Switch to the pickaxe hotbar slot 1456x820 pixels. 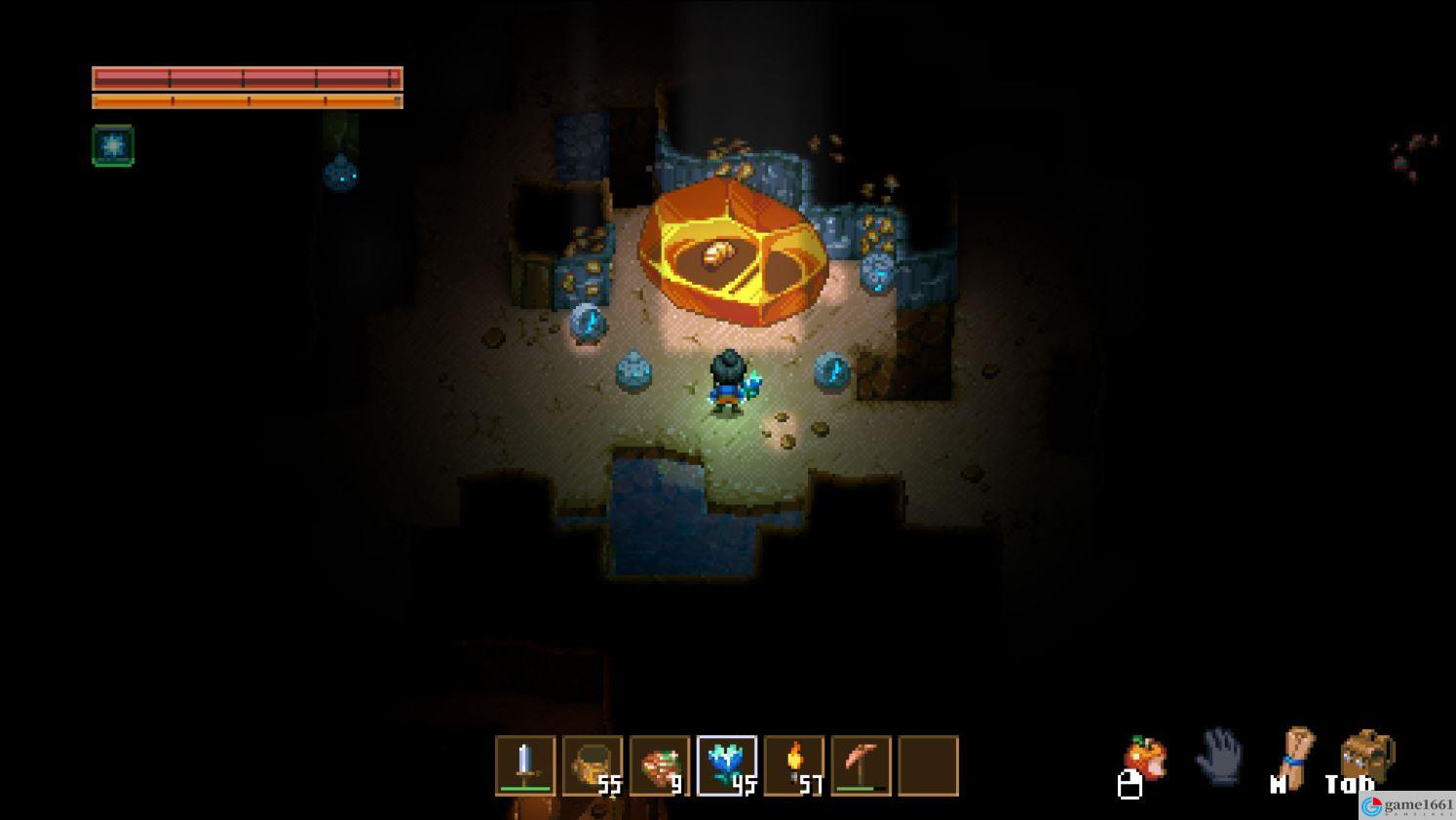coord(862,765)
